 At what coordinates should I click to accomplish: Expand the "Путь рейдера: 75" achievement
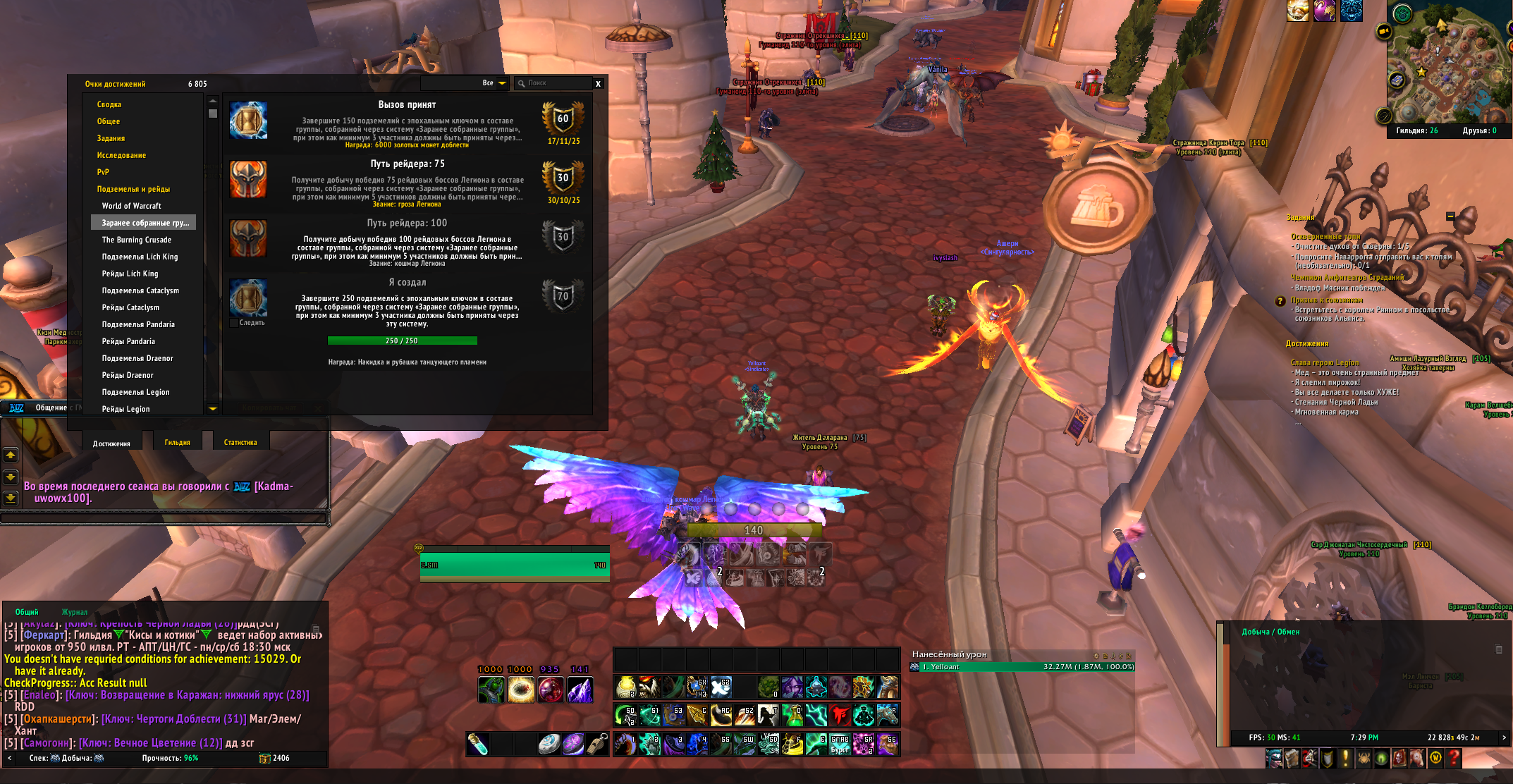coord(407,182)
